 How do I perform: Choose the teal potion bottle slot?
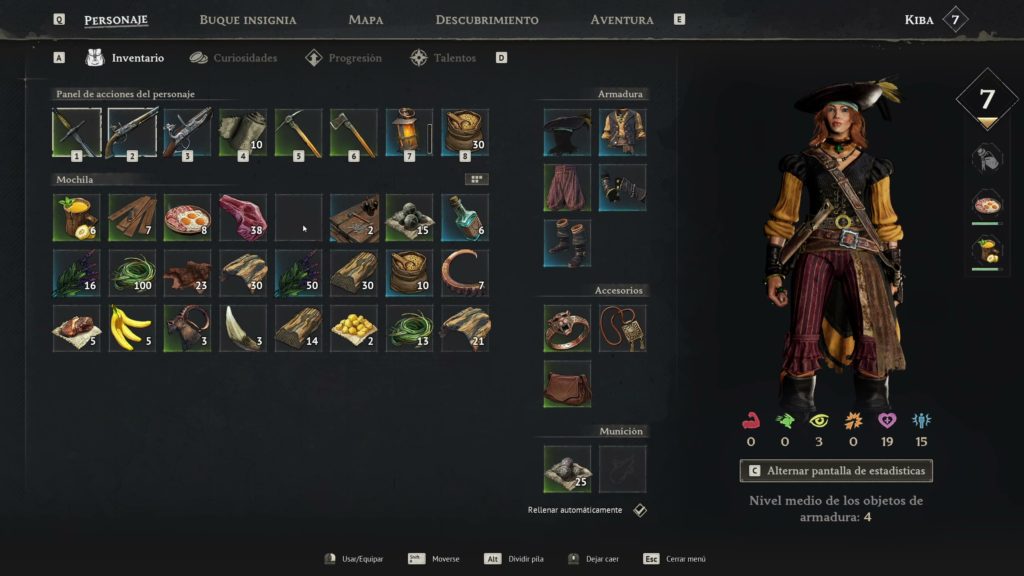pyautogui.click(x=465, y=218)
